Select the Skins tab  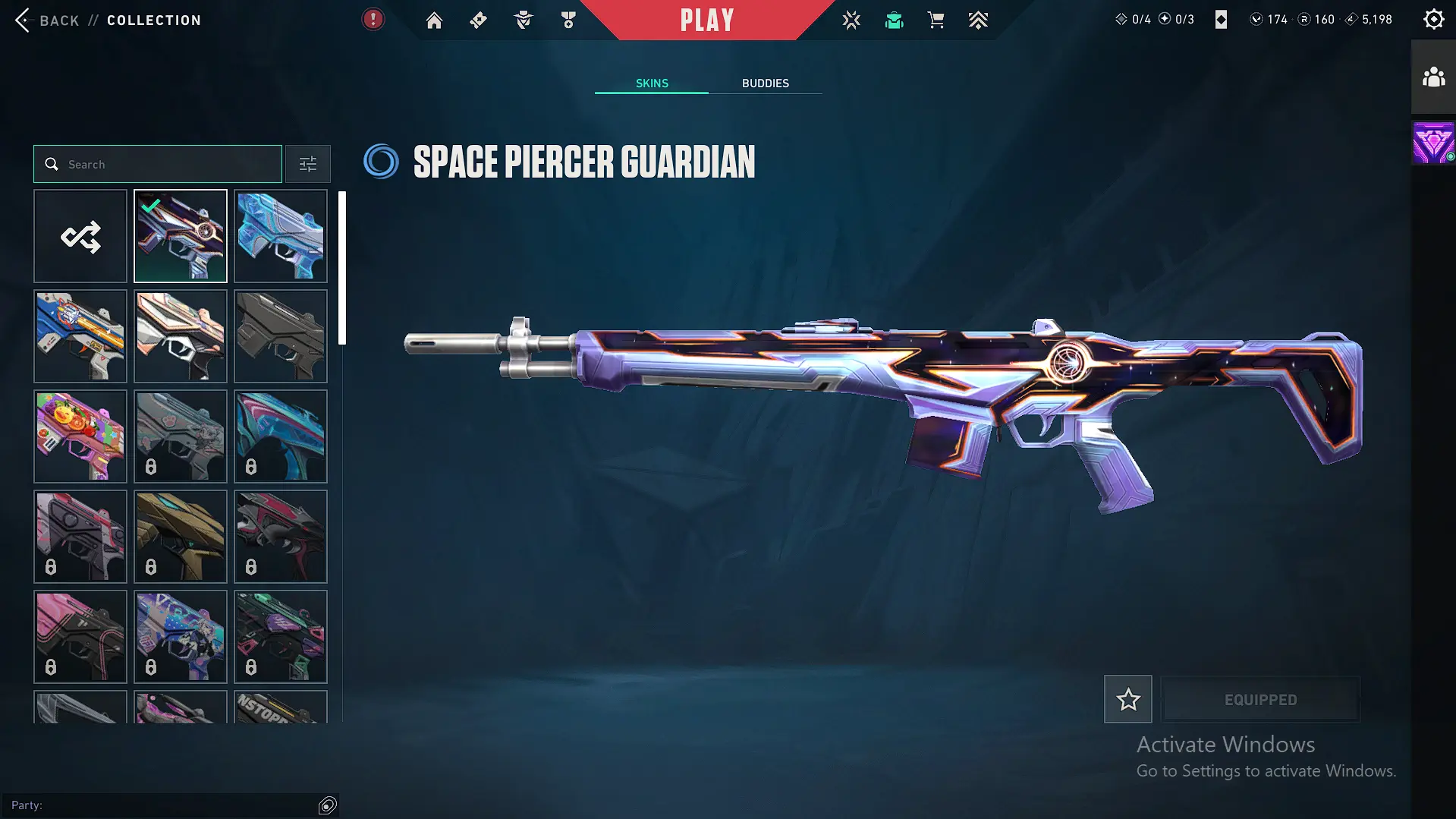pyautogui.click(x=652, y=83)
